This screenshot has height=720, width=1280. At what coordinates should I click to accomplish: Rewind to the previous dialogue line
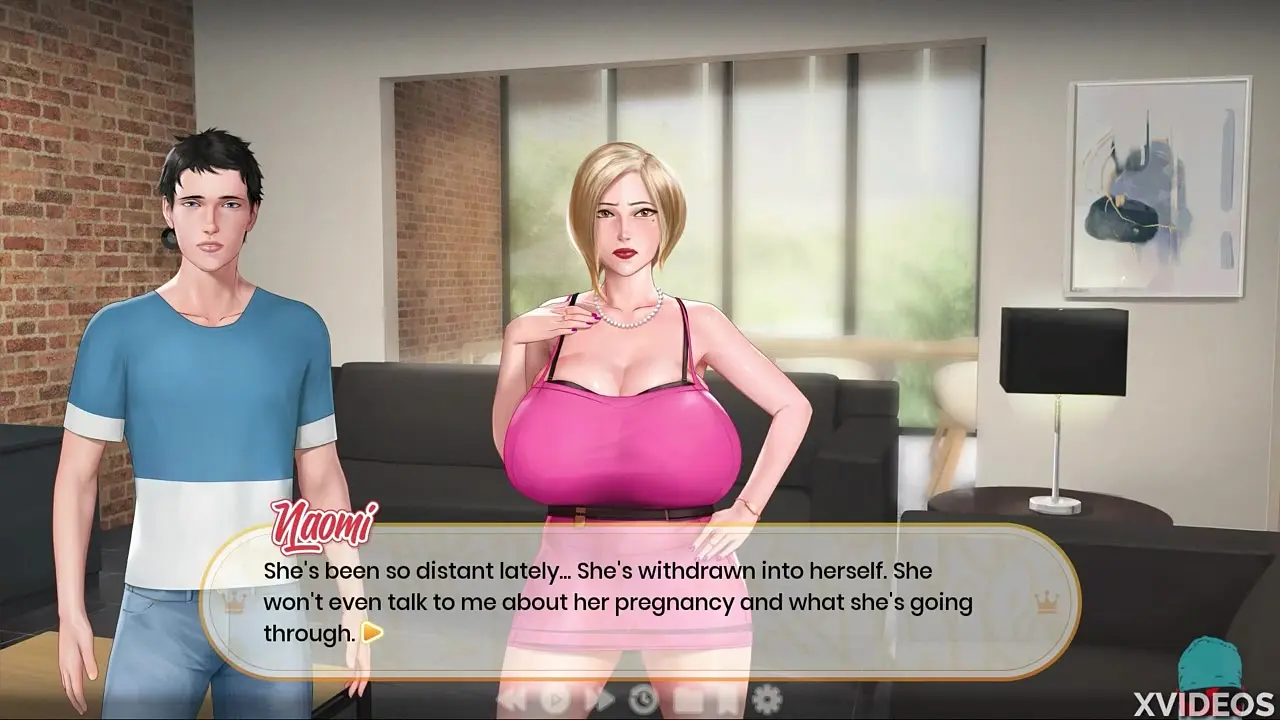(513, 698)
